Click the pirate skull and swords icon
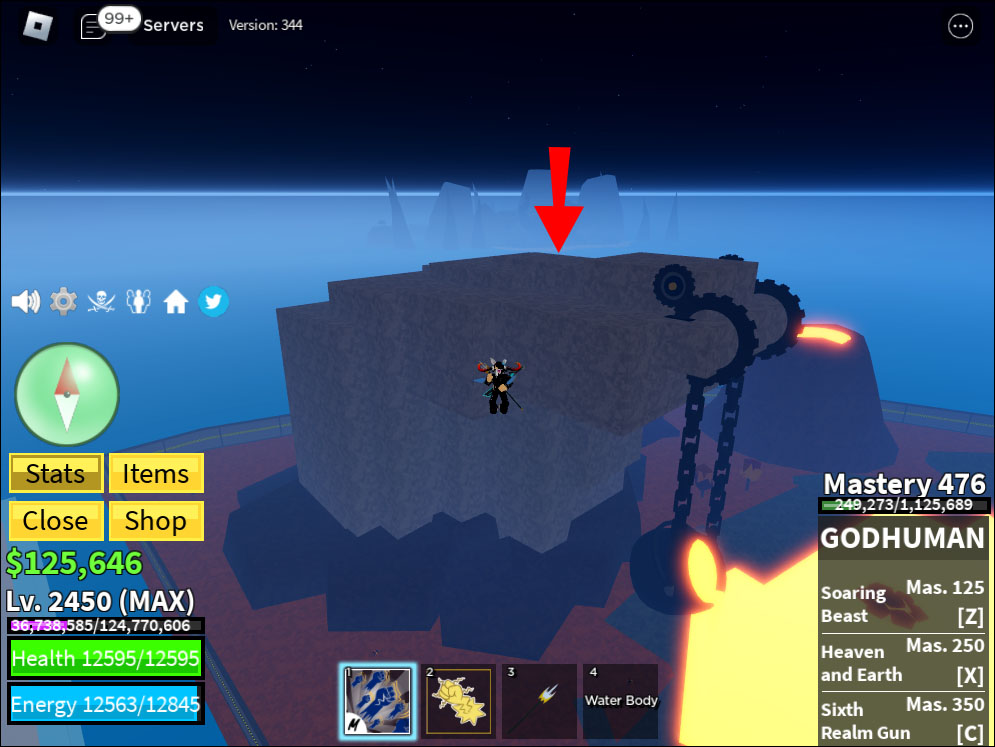 pyautogui.click(x=101, y=301)
